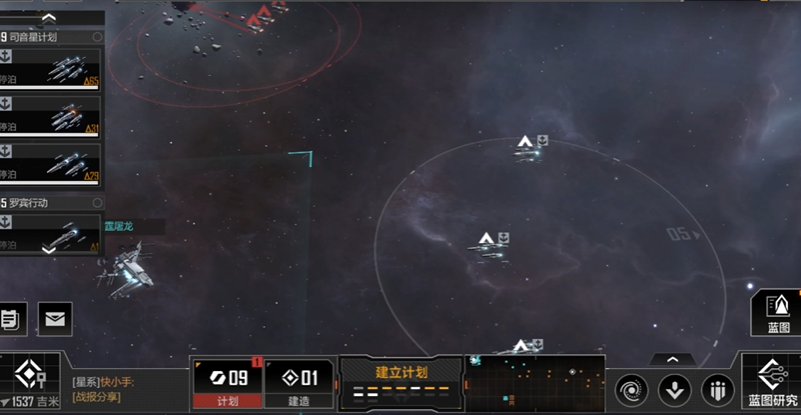Image resolution: width=801 pixels, height=415 pixels.
Task: Open the document notes icon
Action: 10,319
